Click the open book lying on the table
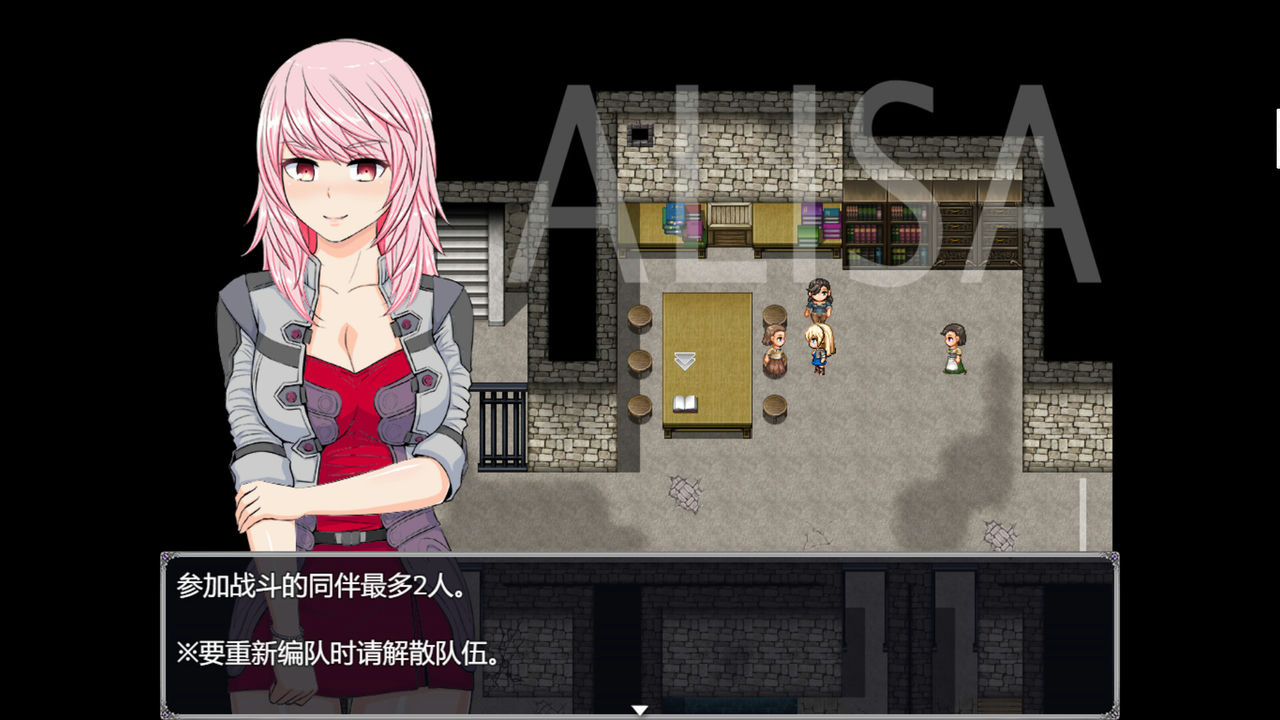 pos(686,406)
